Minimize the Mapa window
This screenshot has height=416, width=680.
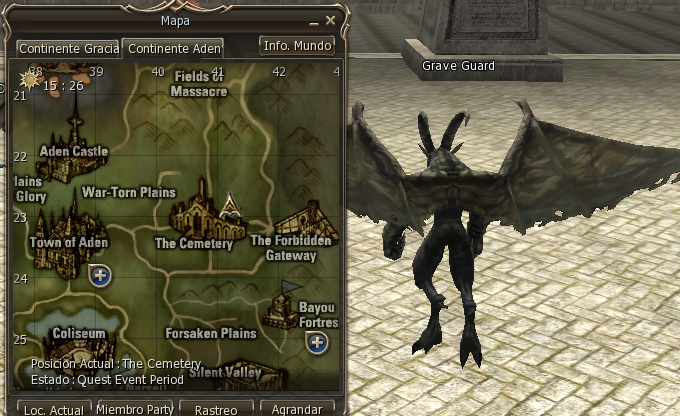(313, 20)
